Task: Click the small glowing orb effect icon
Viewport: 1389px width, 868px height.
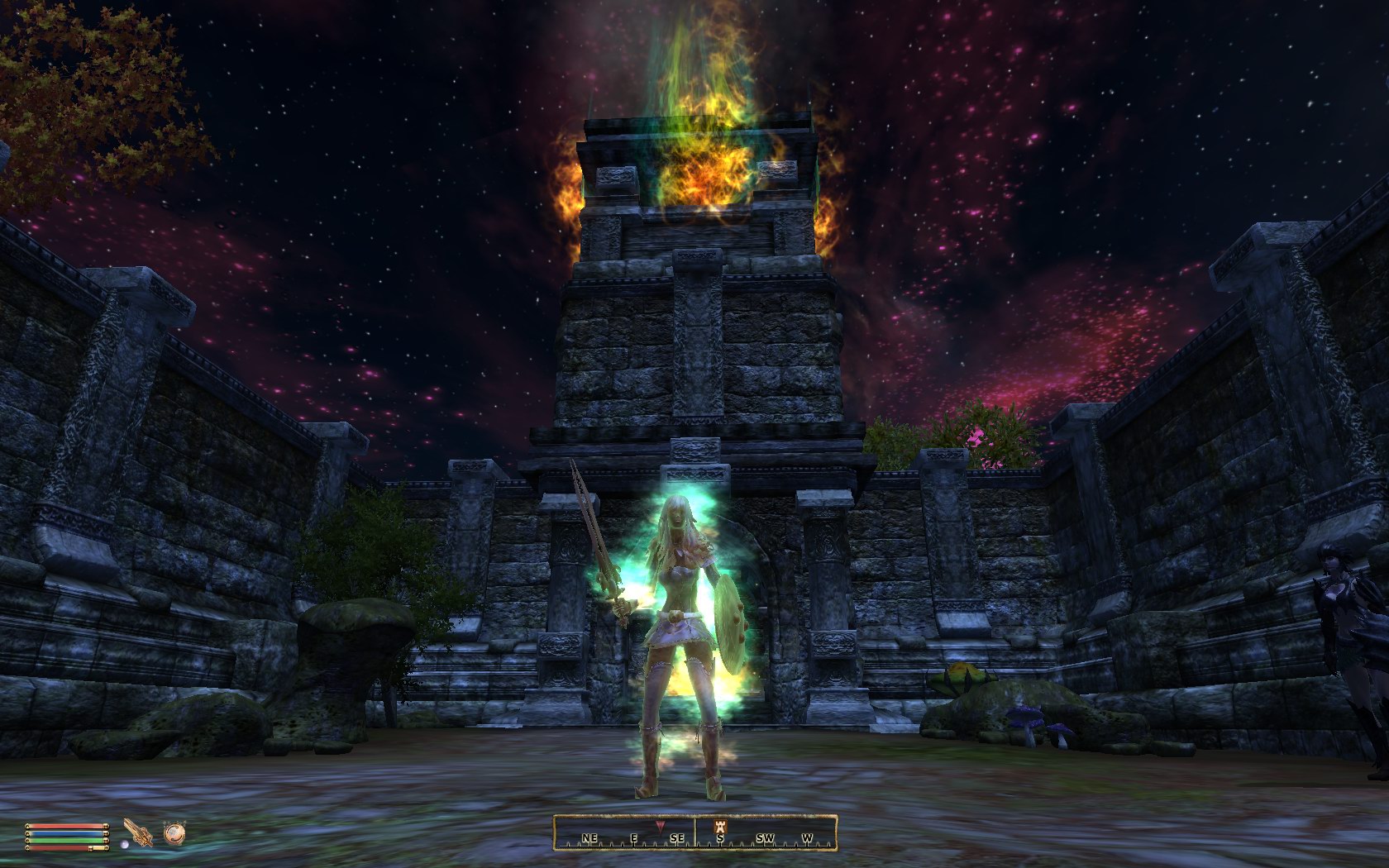Action: point(125,844)
